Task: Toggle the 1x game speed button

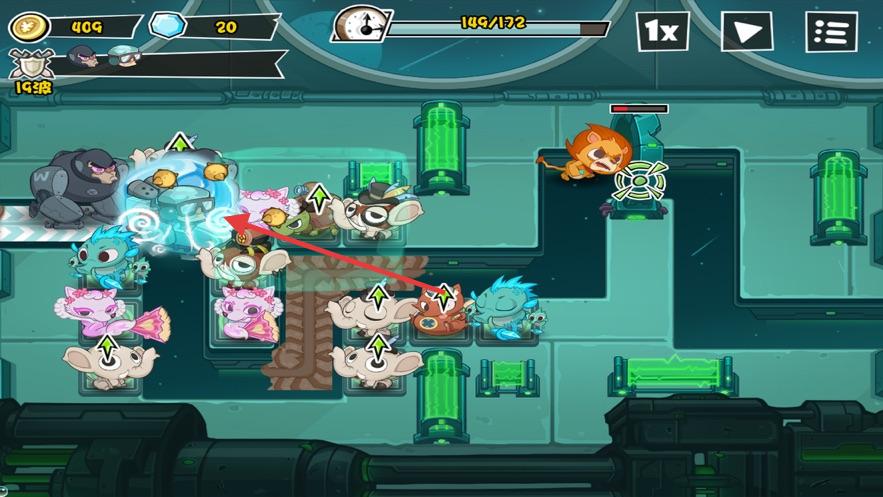Action: (x=662, y=32)
